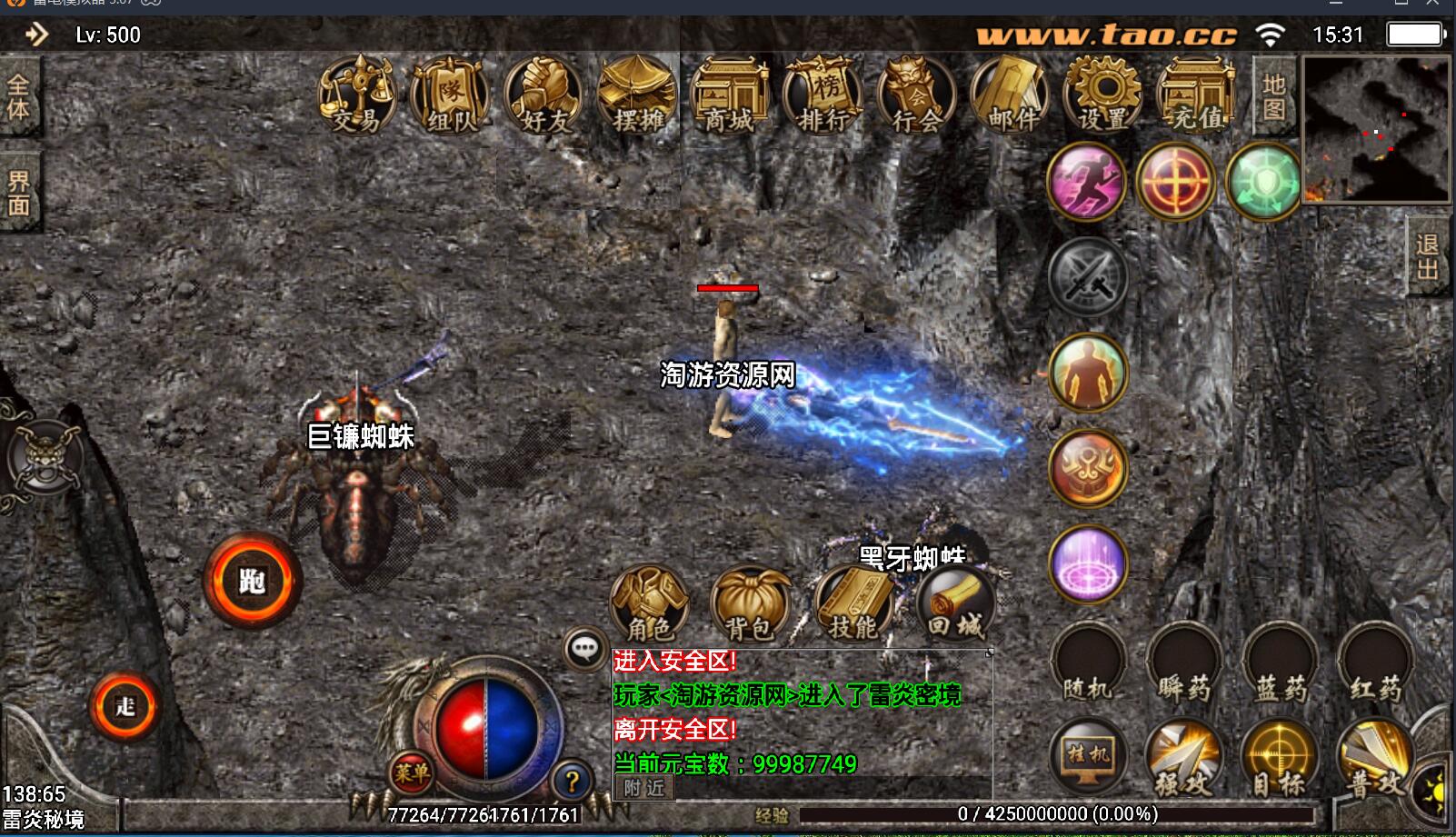Open the minimap of the cave
The width and height of the screenshot is (1456, 837).
pos(1375,128)
